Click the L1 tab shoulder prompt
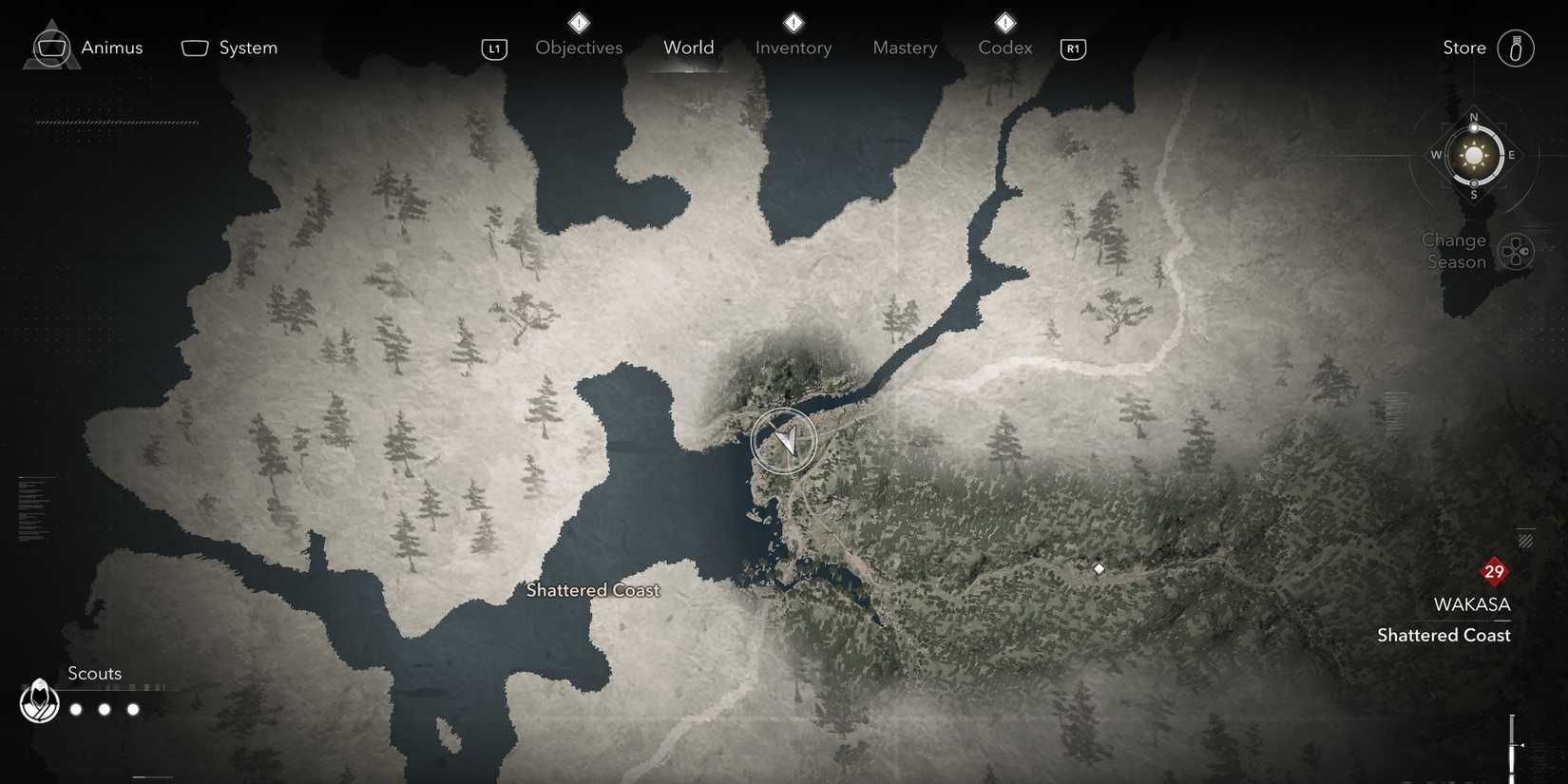This screenshot has width=1568, height=784. point(494,48)
